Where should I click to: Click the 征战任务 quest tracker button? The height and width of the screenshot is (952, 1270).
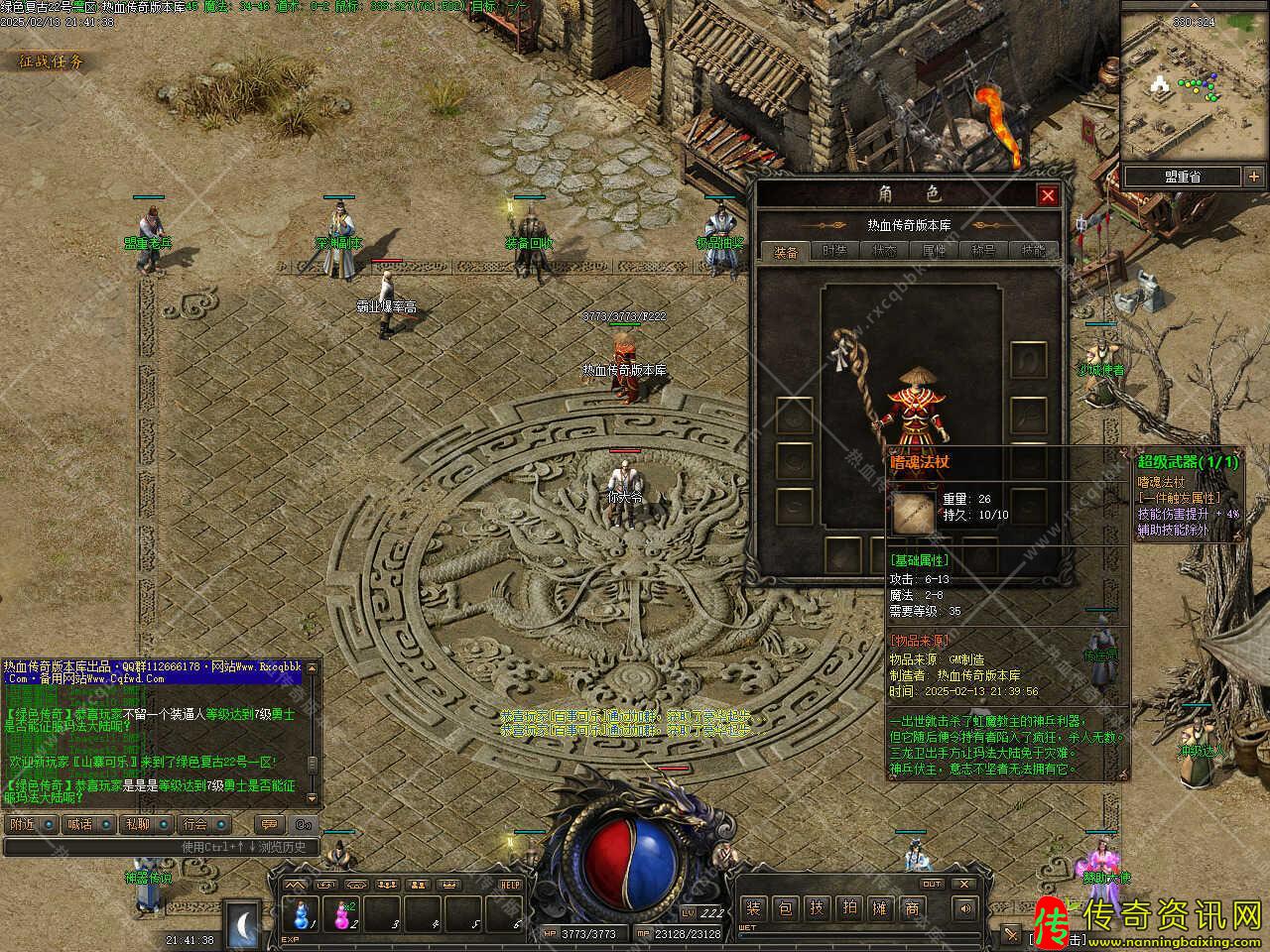[x=52, y=61]
